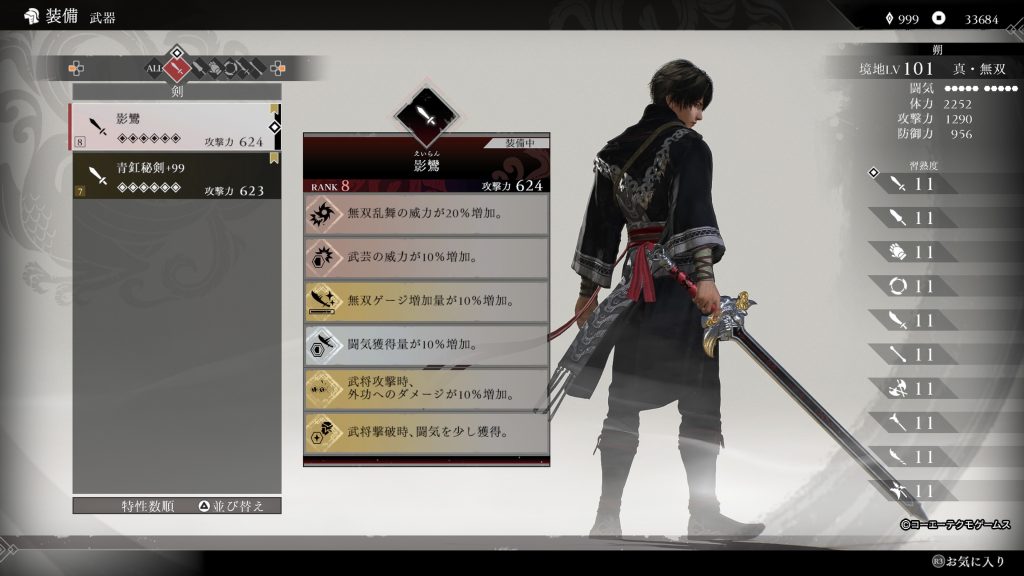Image resolution: width=1024 pixels, height=576 pixels.
Task: Open the gauntlets weapon category tab
Action: click(x=214, y=69)
